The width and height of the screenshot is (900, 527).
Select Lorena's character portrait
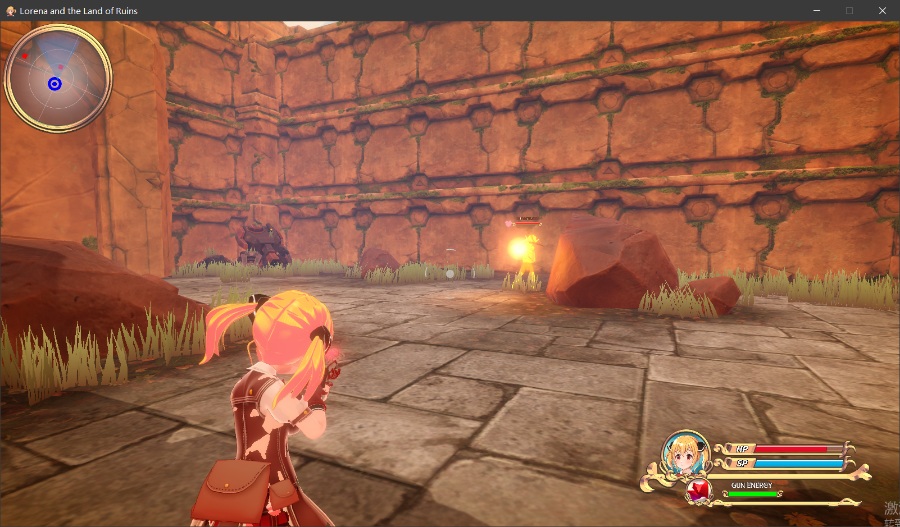coord(686,454)
